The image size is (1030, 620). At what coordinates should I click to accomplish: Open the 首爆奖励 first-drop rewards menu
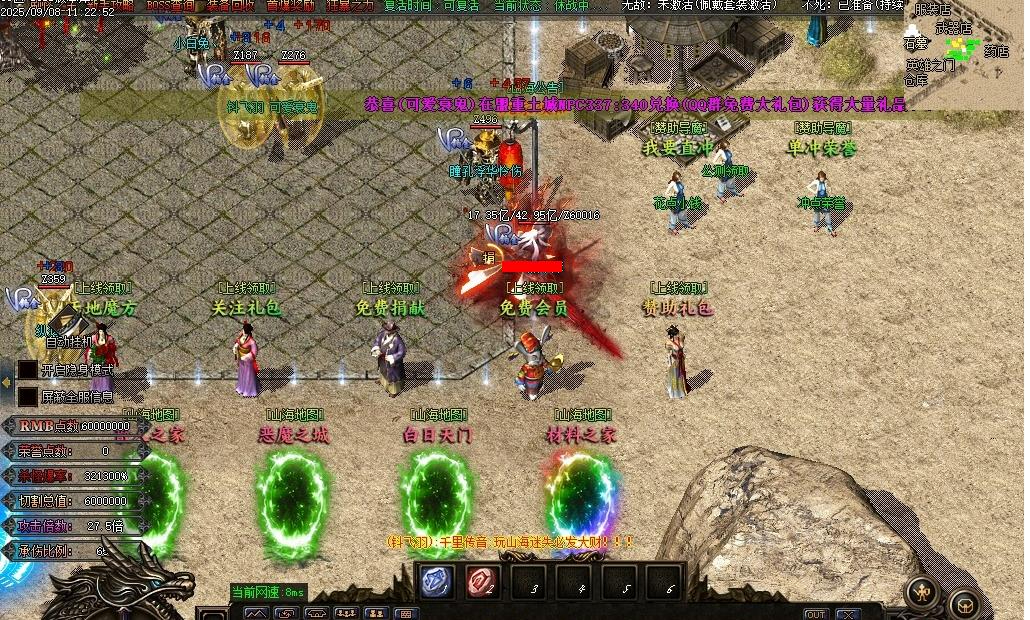[289, 5]
